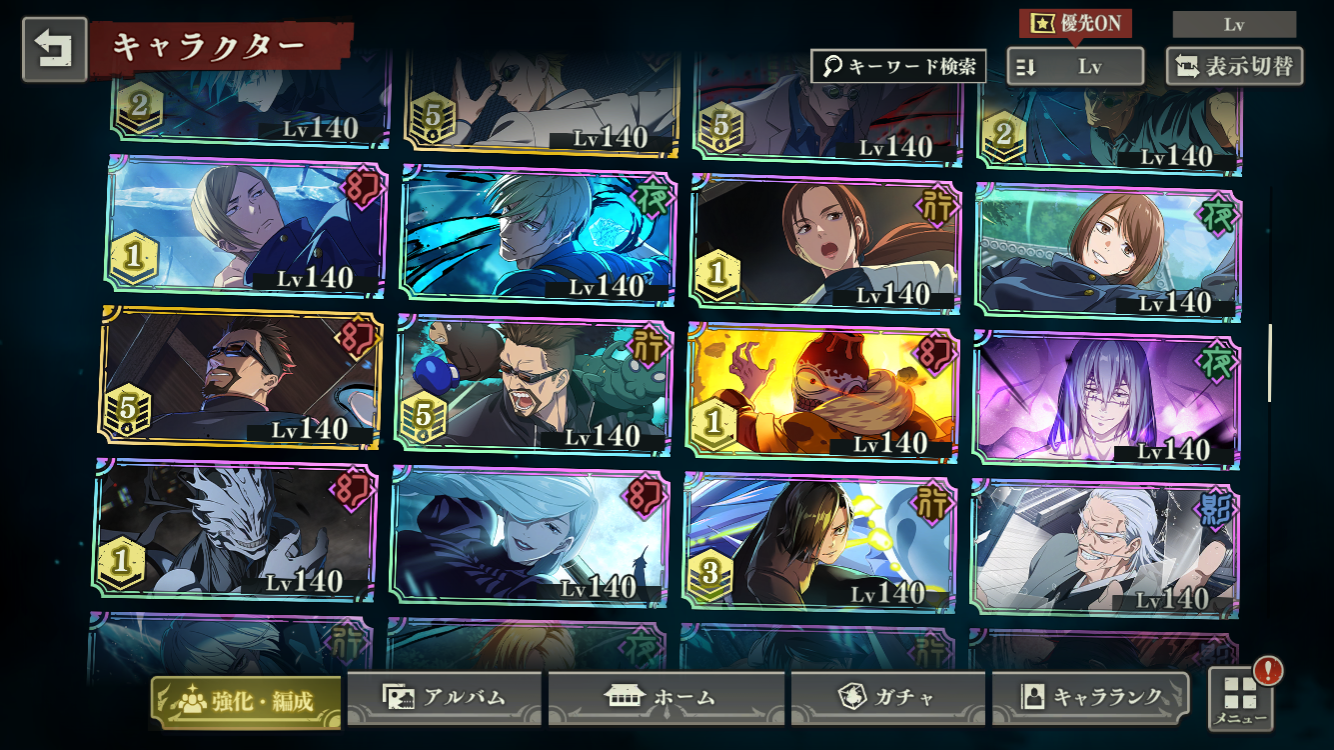This screenshot has width=1334, height=750.
Task: Click the 表示切替 display switch button
Action: pyautogui.click(x=1234, y=67)
